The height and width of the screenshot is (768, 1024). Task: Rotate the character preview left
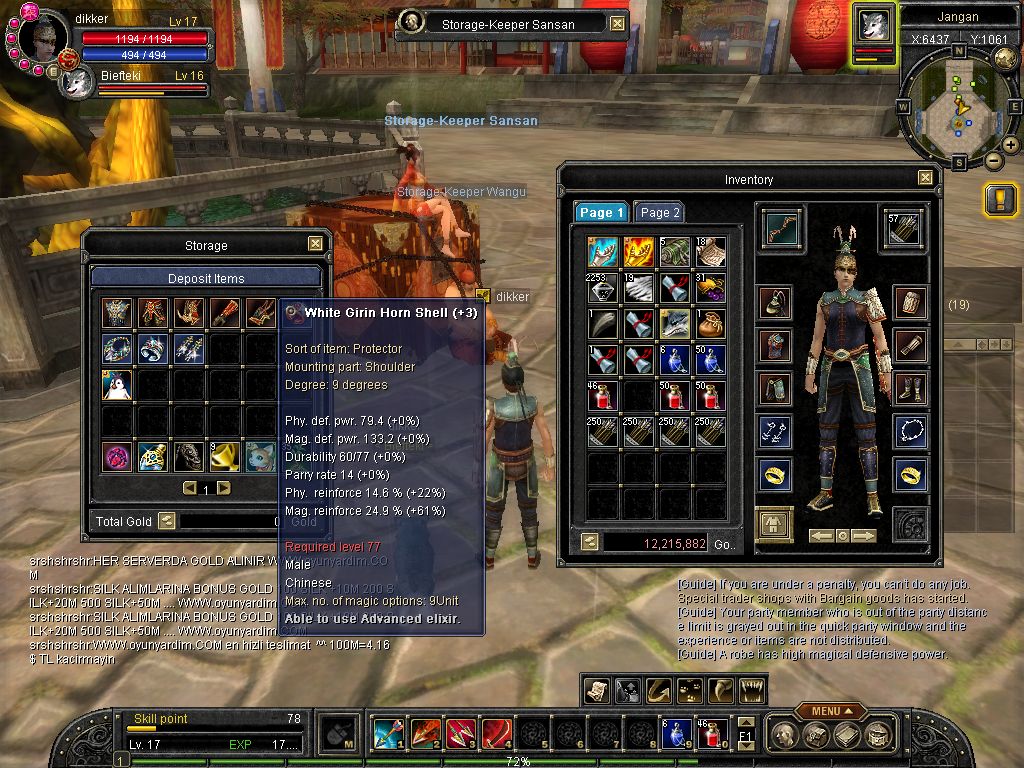click(820, 536)
